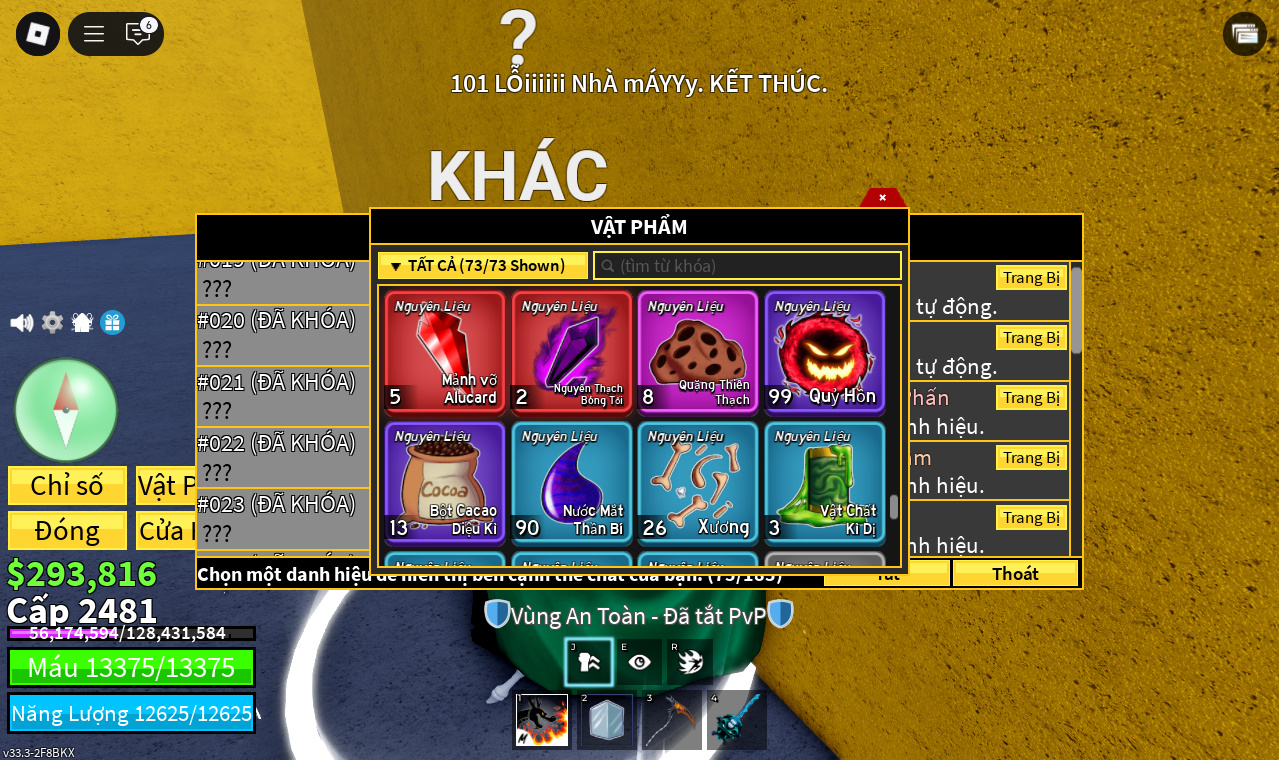The width and height of the screenshot is (1279, 760).
Task: Select the pickaxe in hotbar slot 3
Action: point(671,720)
